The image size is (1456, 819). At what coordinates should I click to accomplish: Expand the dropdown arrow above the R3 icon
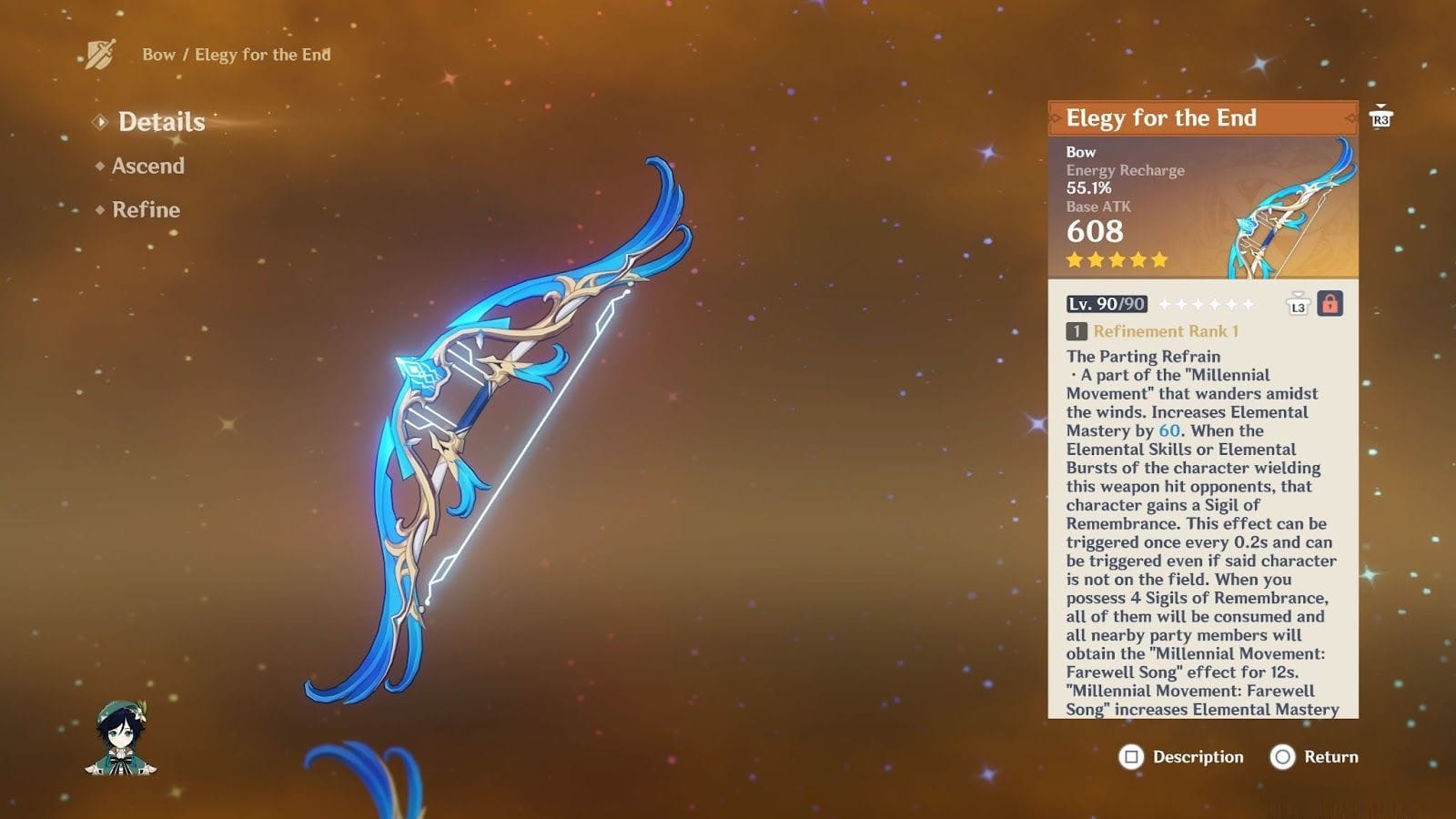click(x=1380, y=107)
